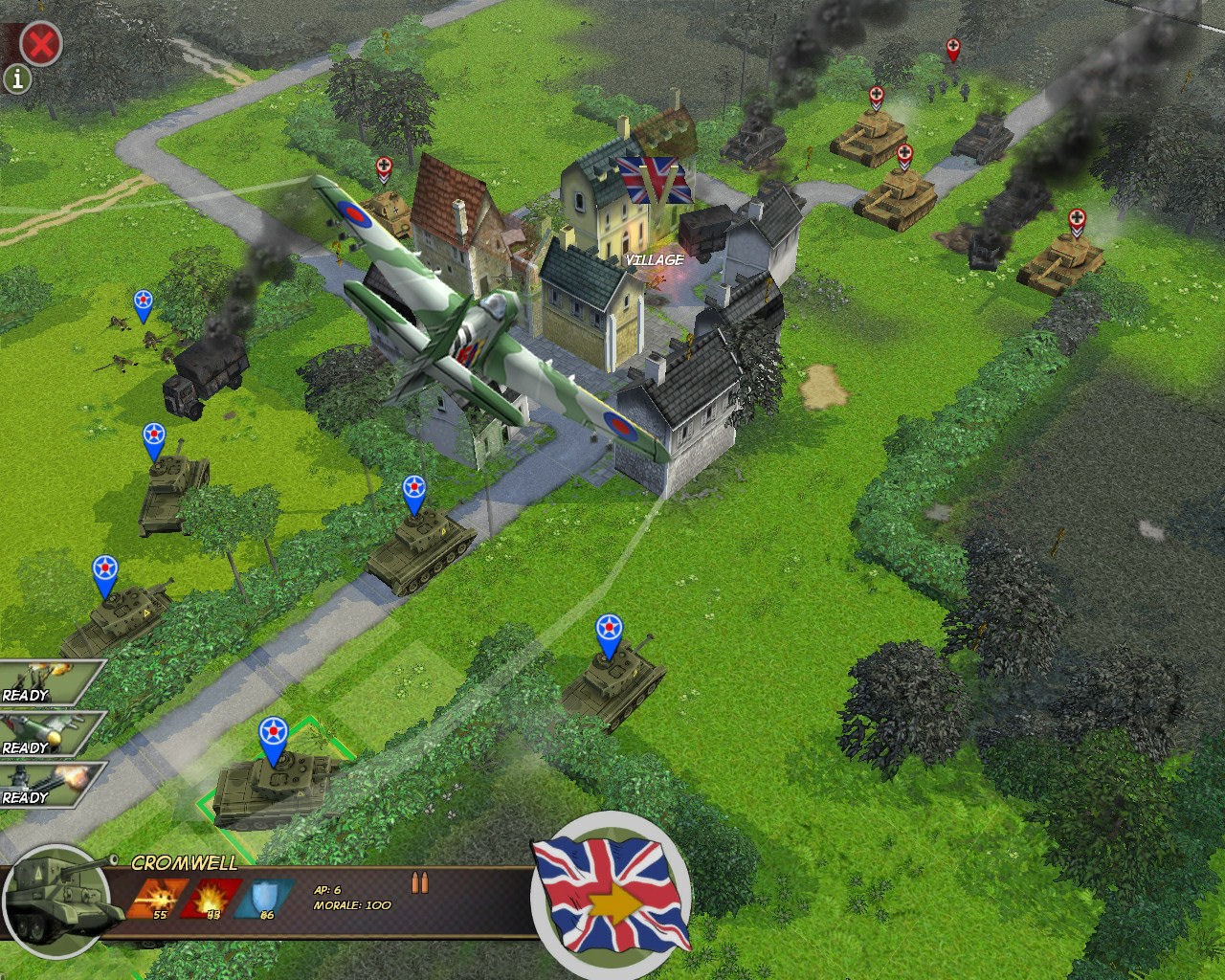
Task: Click the Union Jack flag over the village
Action: point(656,182)
